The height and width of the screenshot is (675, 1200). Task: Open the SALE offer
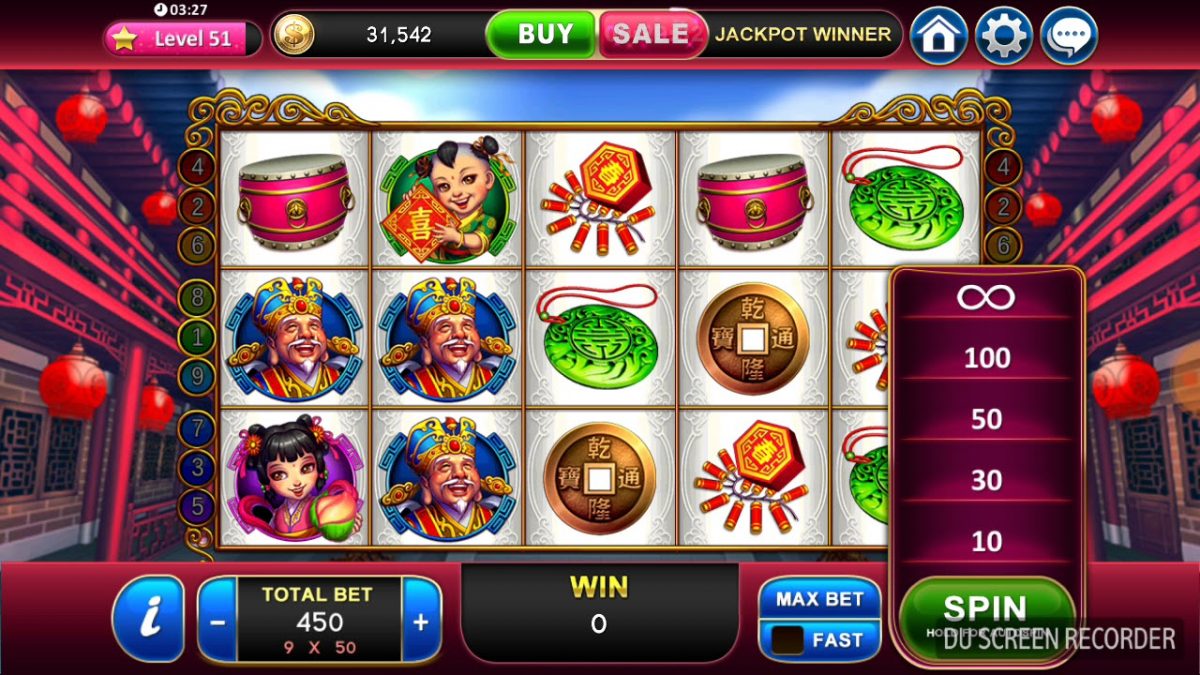[x=650, y=34]
